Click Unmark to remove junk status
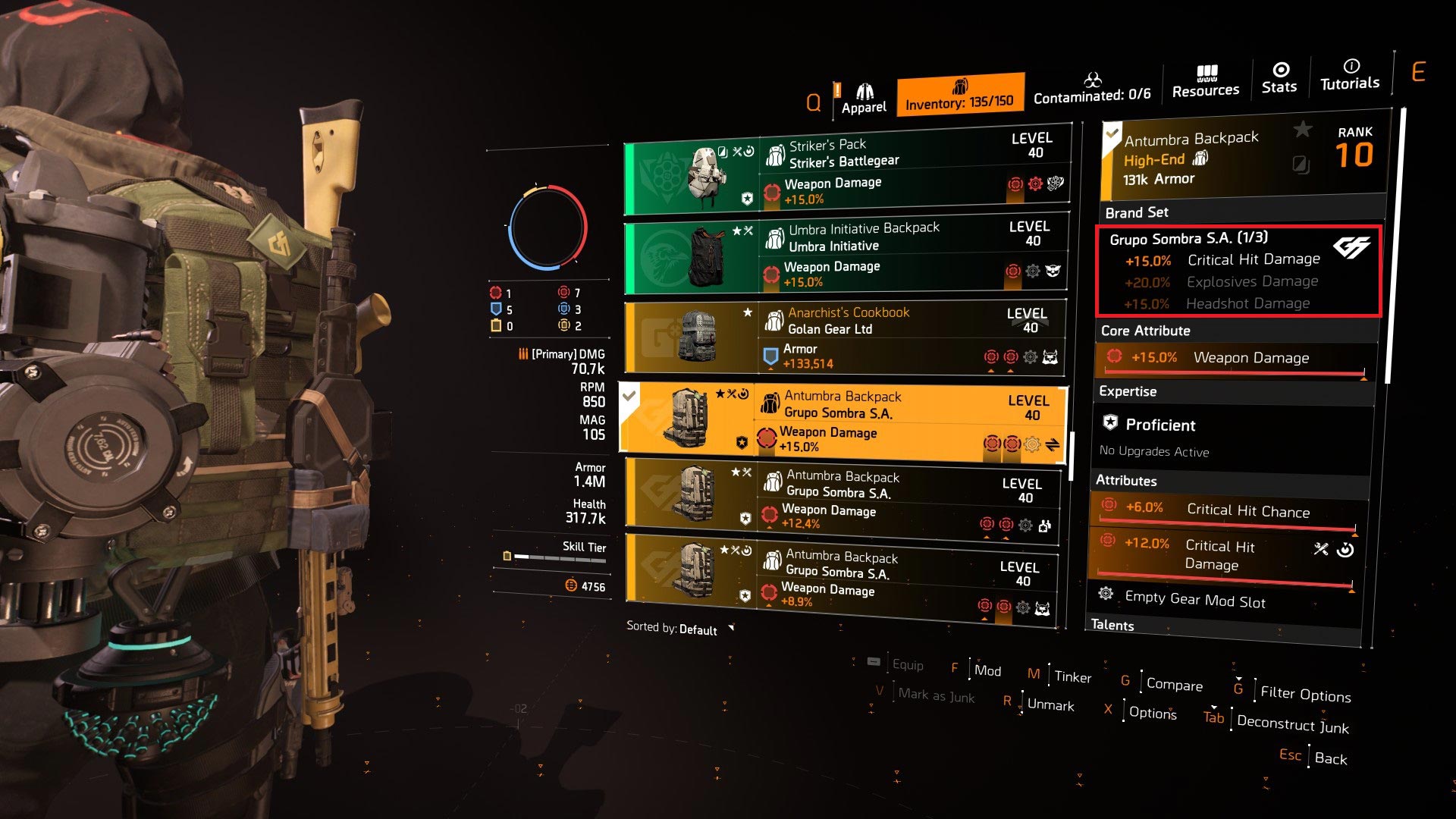This screenshot has height=819, width=1456. coord(1050,705)
